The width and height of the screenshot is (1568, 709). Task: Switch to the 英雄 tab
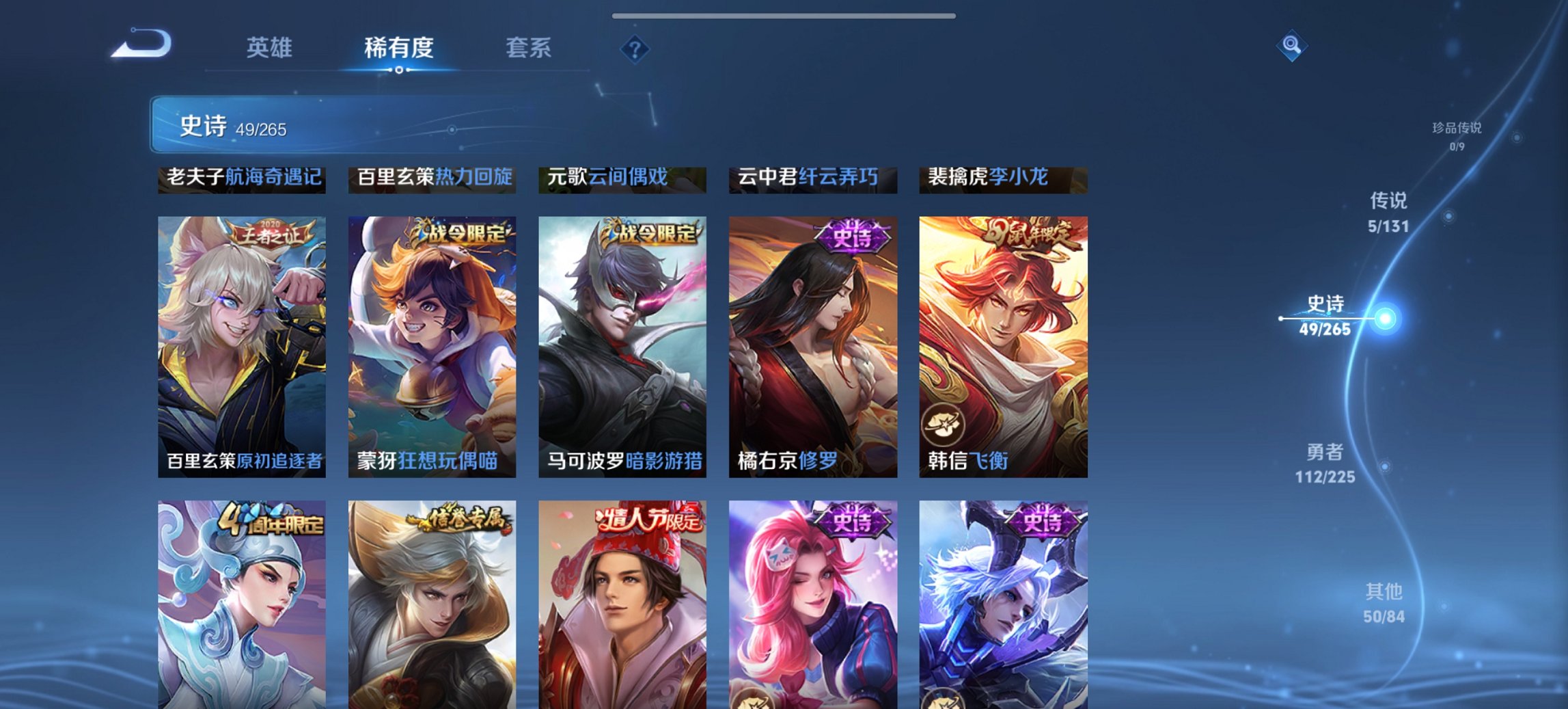click(271, 48)
